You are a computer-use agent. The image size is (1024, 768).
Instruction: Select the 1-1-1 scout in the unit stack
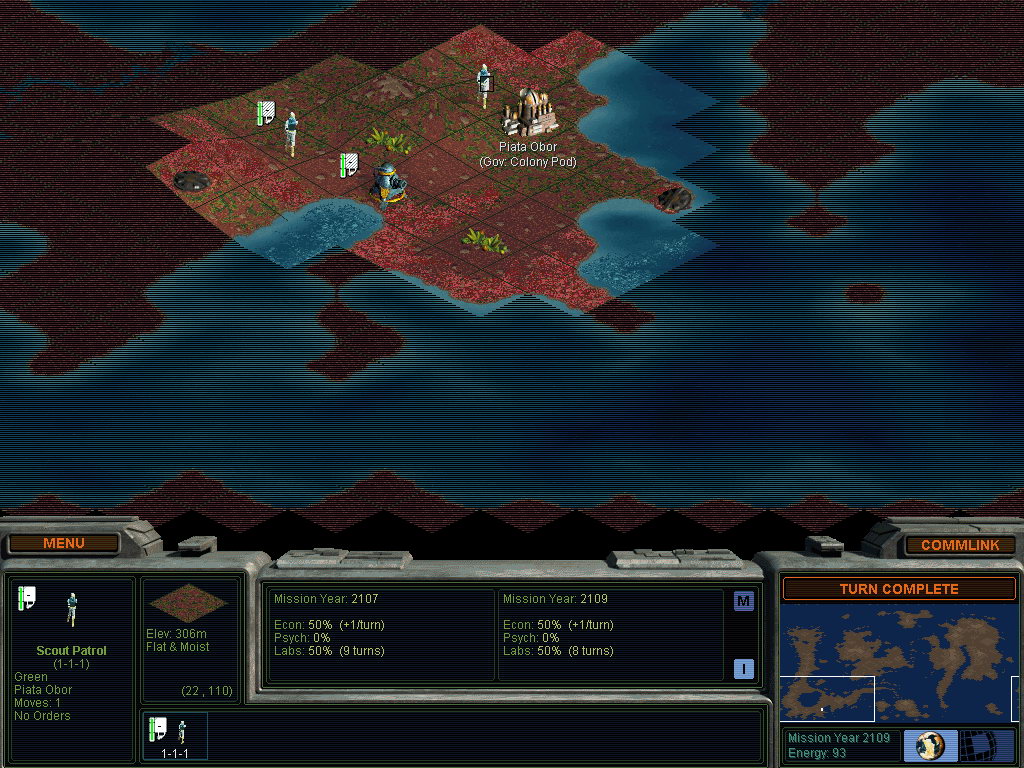coord(175,735)
